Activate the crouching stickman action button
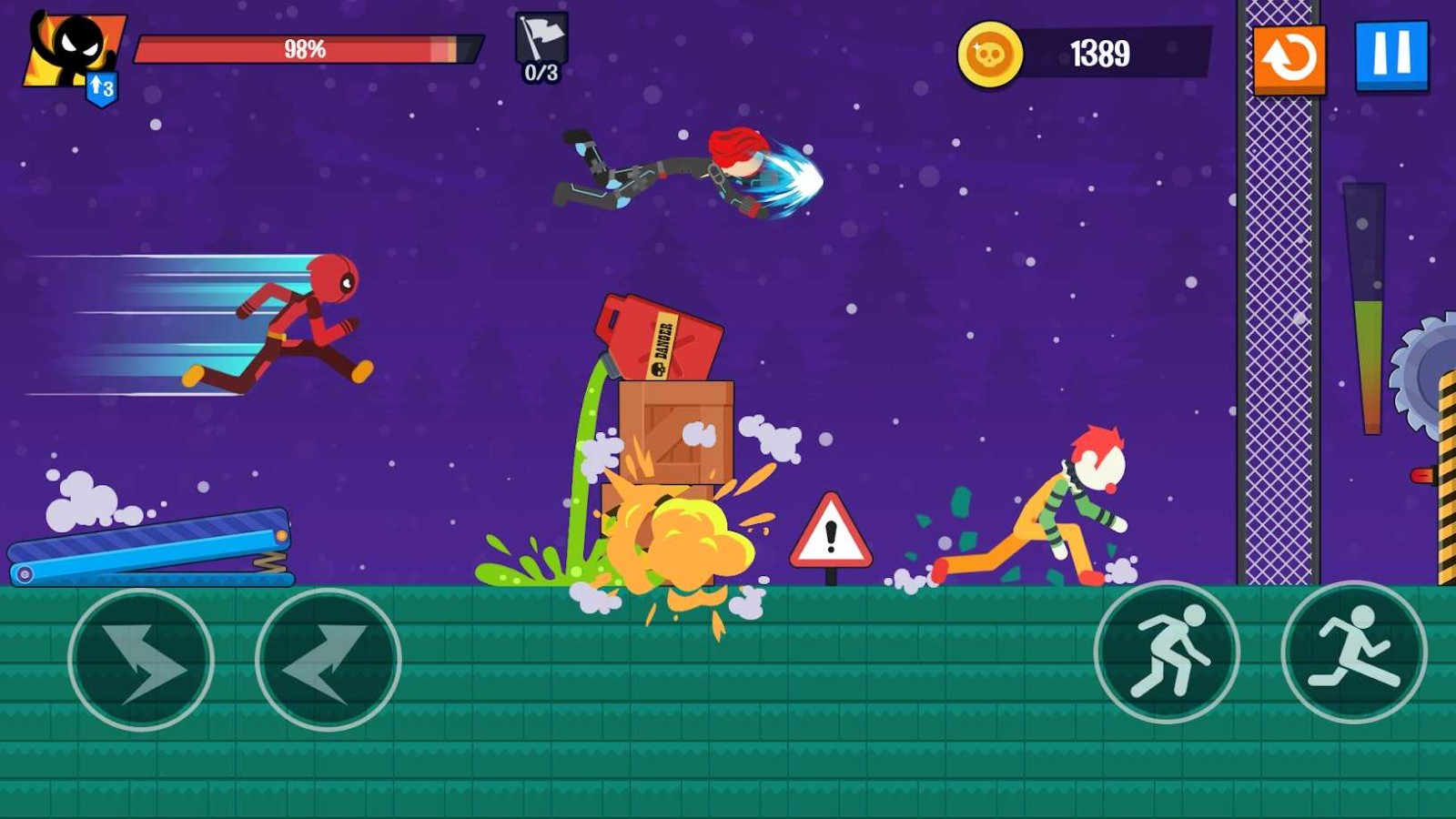Viewport: 1456px width, 819px height. (x=1167, y=652)
